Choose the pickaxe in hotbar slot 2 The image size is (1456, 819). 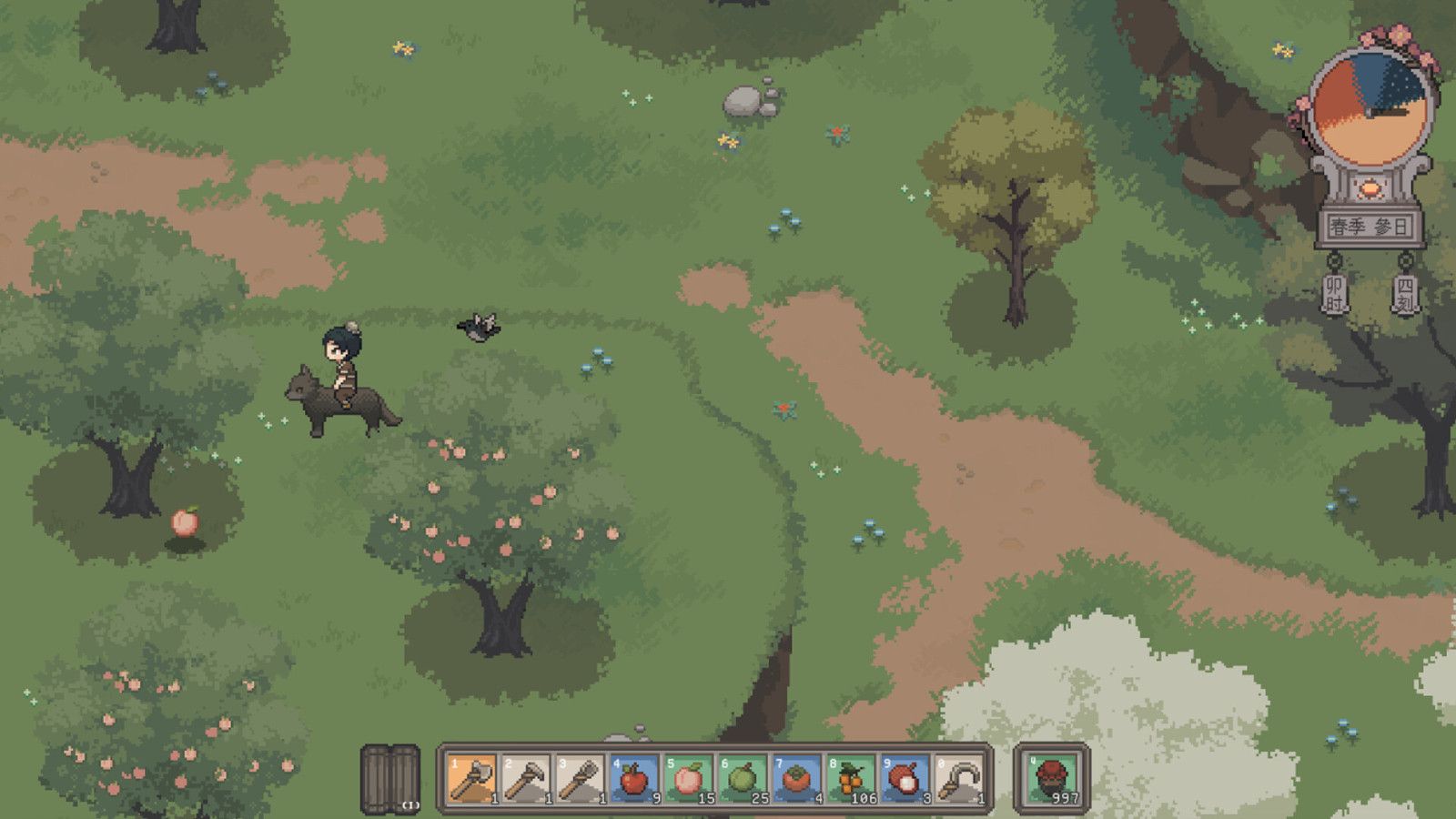[526, 779]
